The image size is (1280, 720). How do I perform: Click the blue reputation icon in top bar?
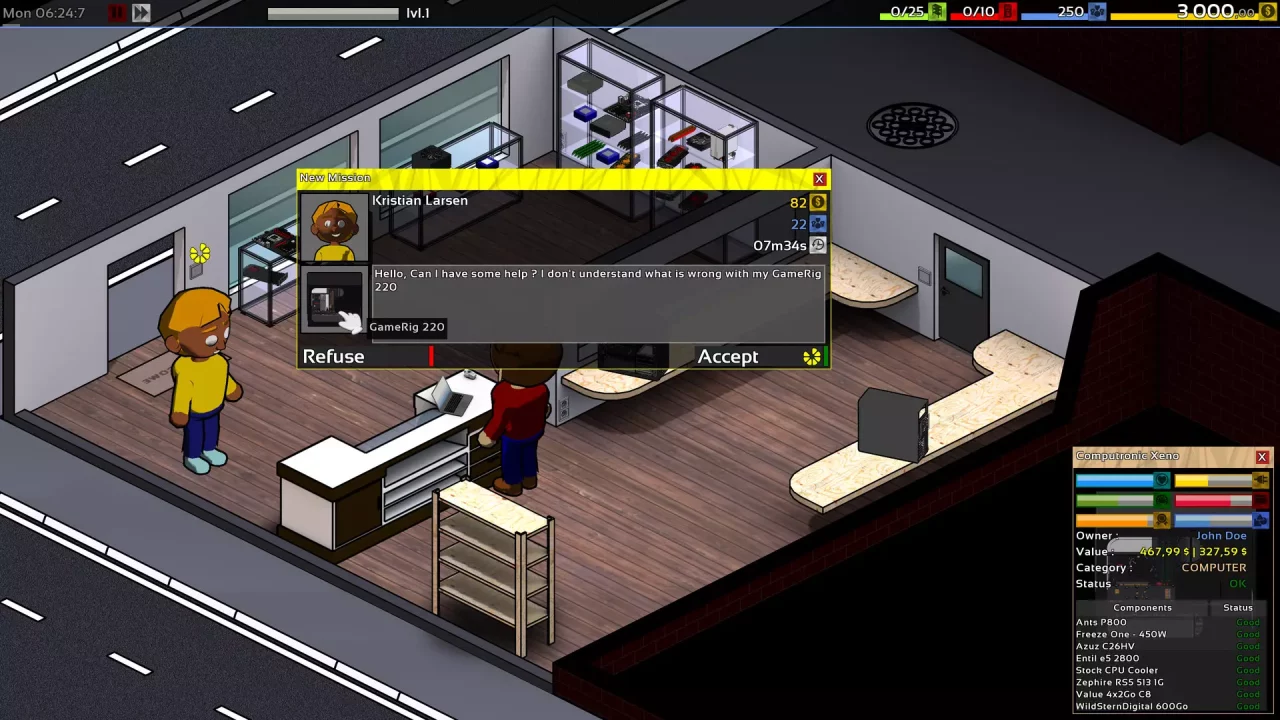pyautogui.click(x=1097, y=12)
